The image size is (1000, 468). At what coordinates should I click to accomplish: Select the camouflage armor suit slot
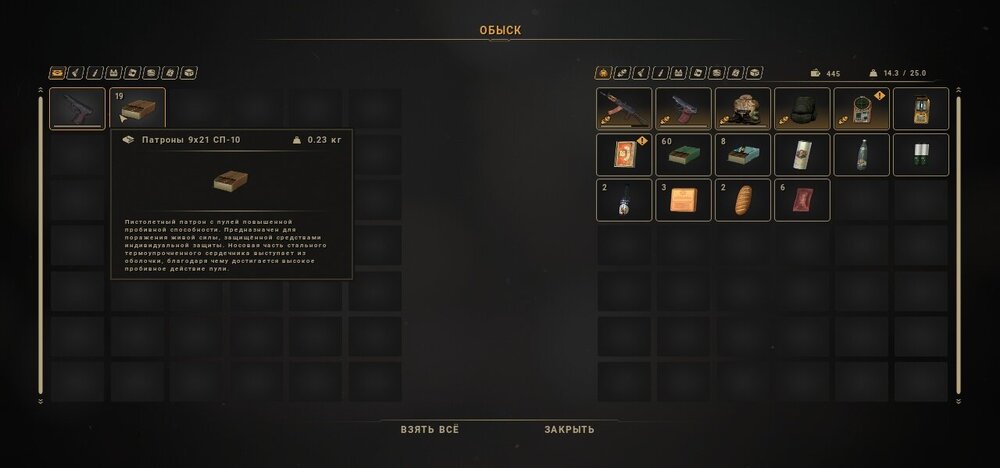coord(743,109)
